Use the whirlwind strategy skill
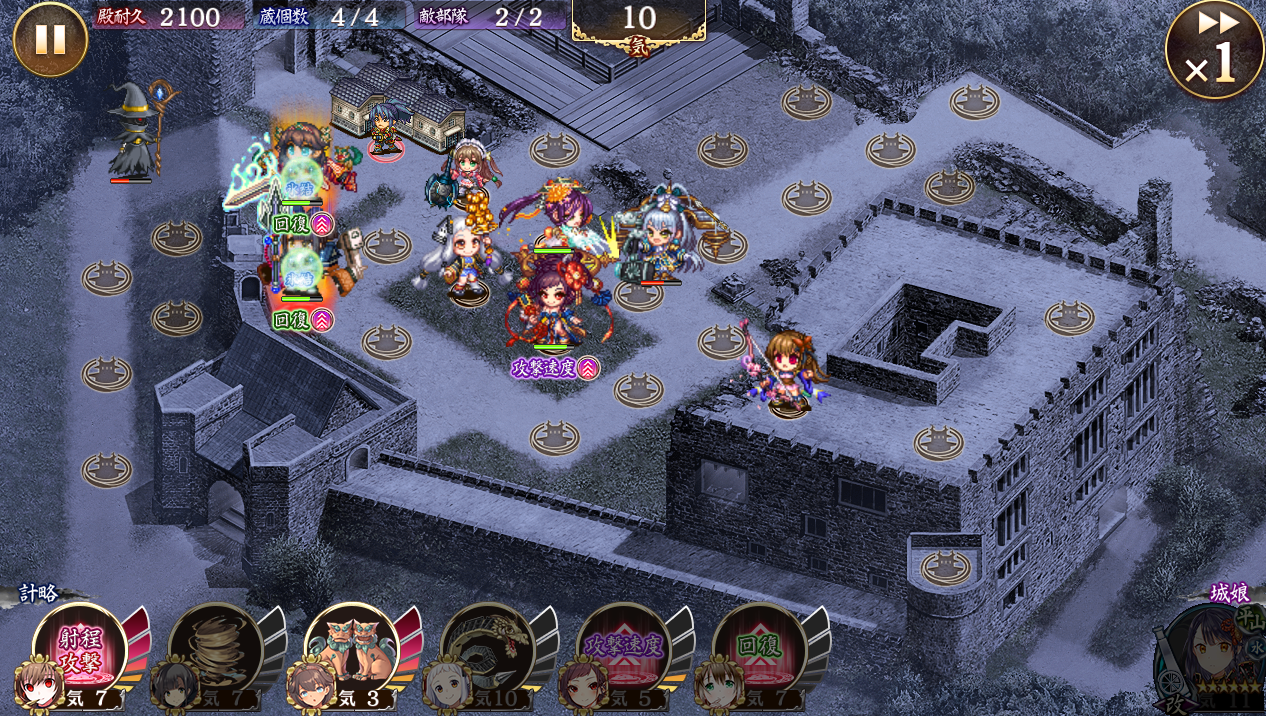Viewport: 1266px width, 716px height. tap(215, 651)
